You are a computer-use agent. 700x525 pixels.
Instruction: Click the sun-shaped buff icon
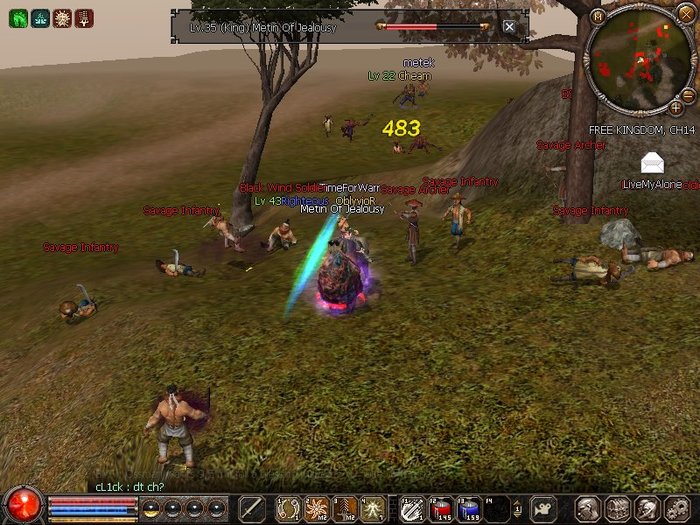[x=61, y=18]
